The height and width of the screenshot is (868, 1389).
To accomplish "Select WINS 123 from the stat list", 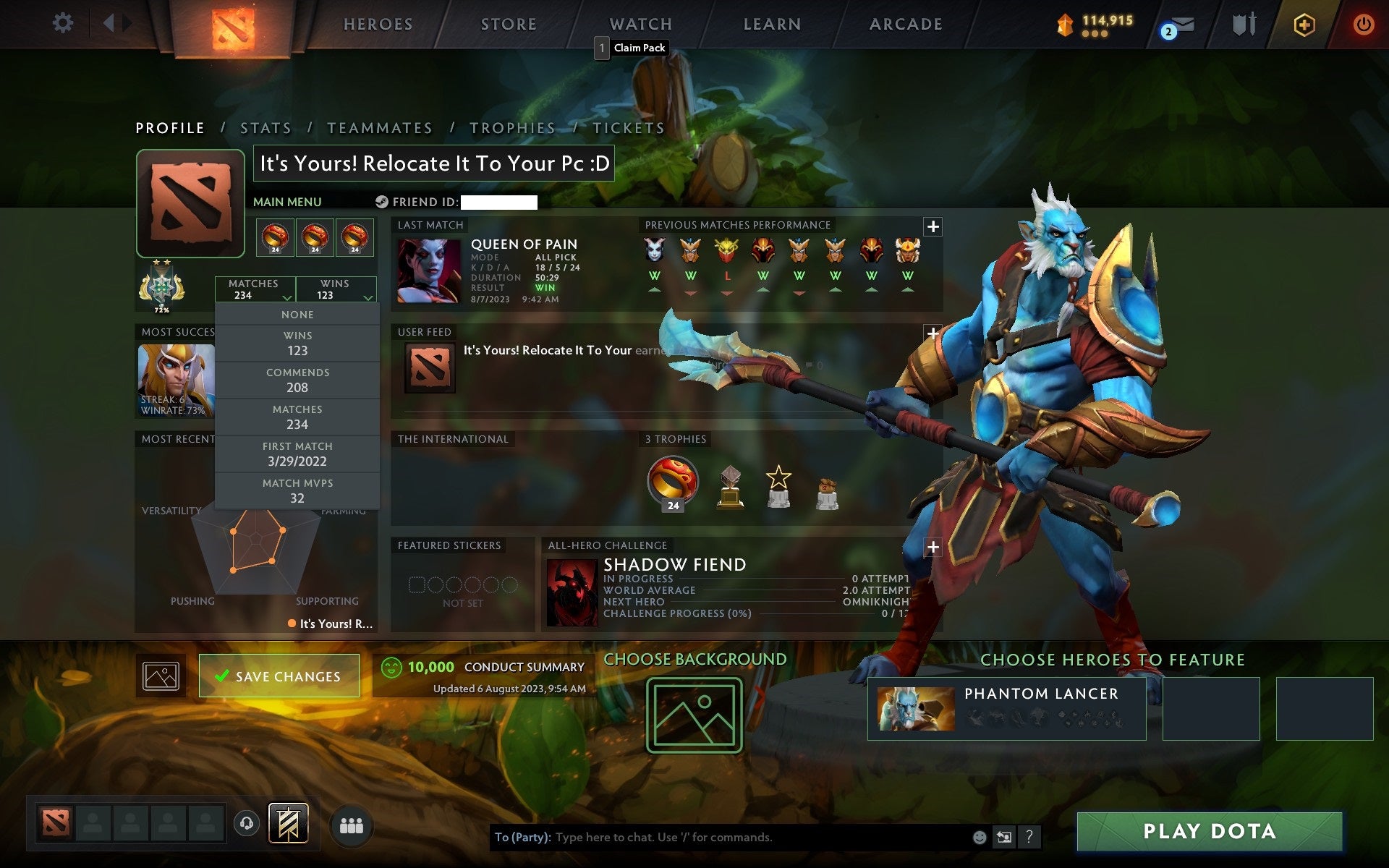I will tap(298, 343).
